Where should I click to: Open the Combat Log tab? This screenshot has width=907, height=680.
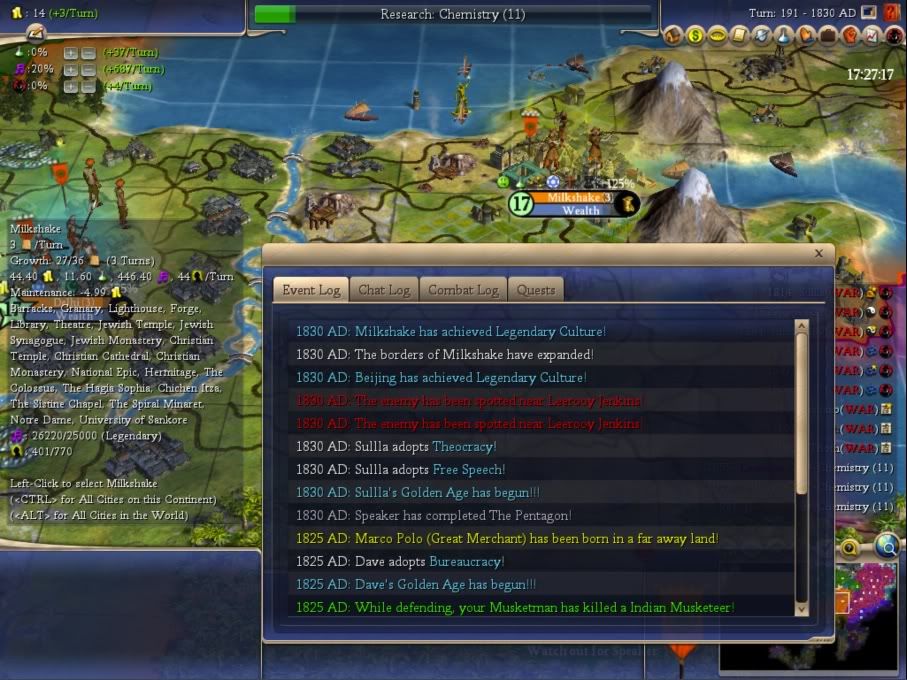point(462,290)
